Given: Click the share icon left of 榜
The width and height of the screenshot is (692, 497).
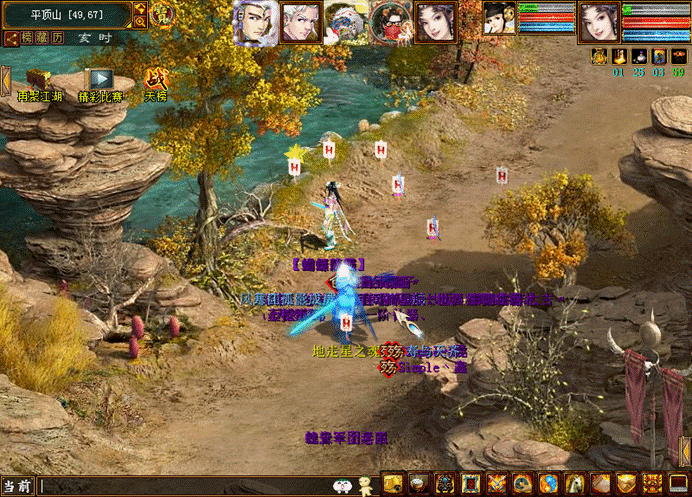Looking at the screenshot, I should 11,38.
